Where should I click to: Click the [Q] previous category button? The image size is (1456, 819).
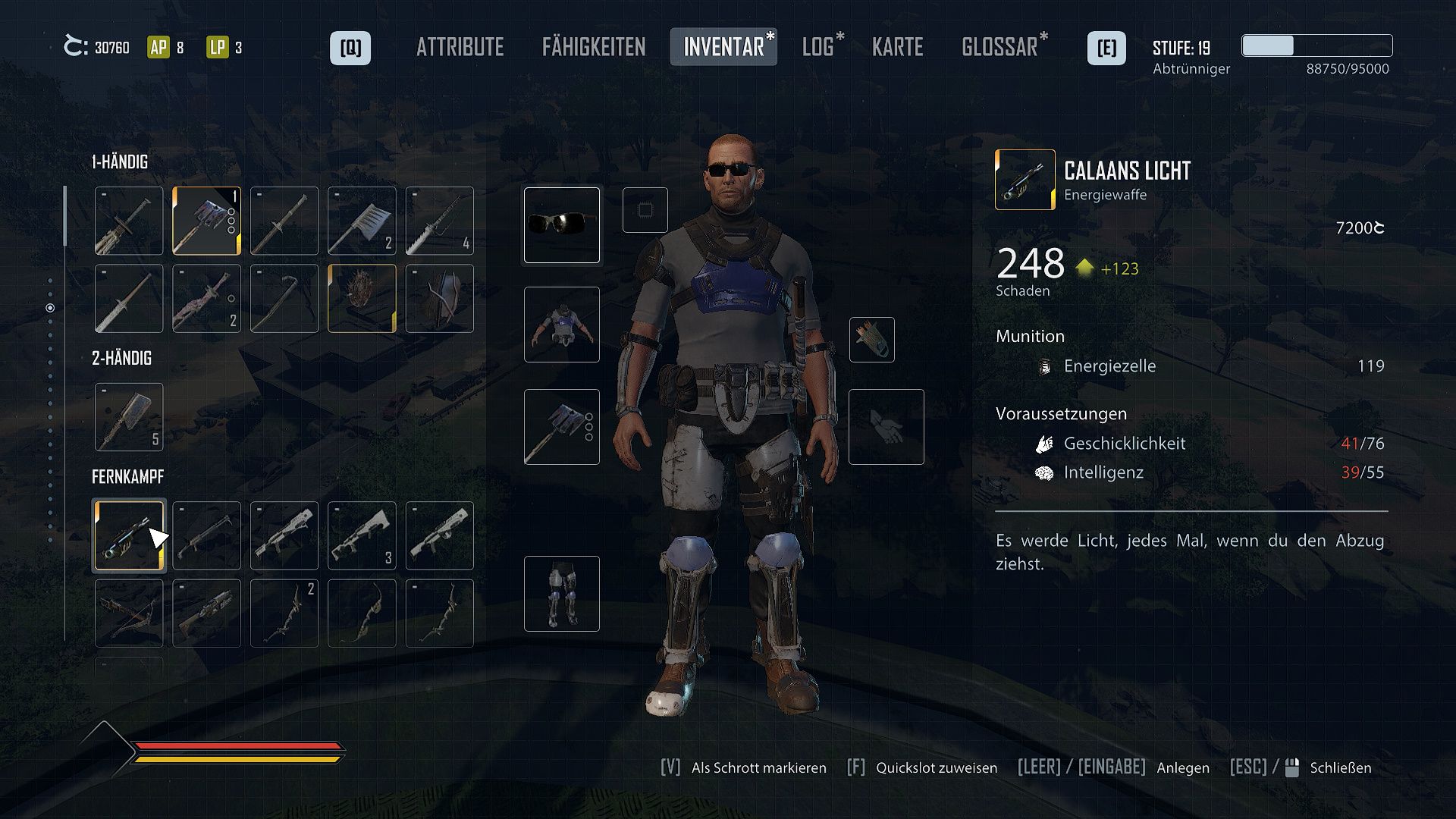click(350, 47)
